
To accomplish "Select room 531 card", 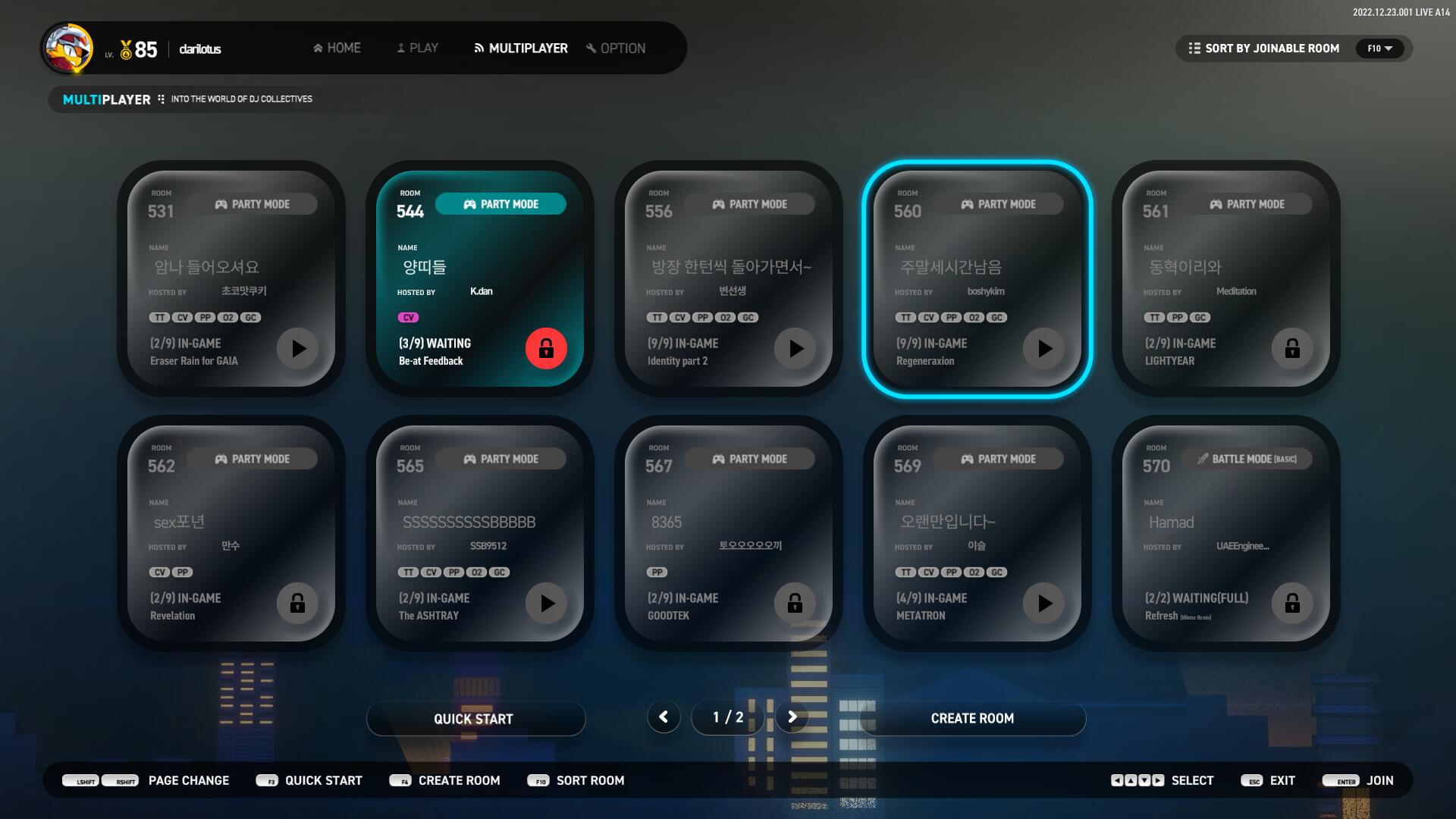I will coord(231,278).
